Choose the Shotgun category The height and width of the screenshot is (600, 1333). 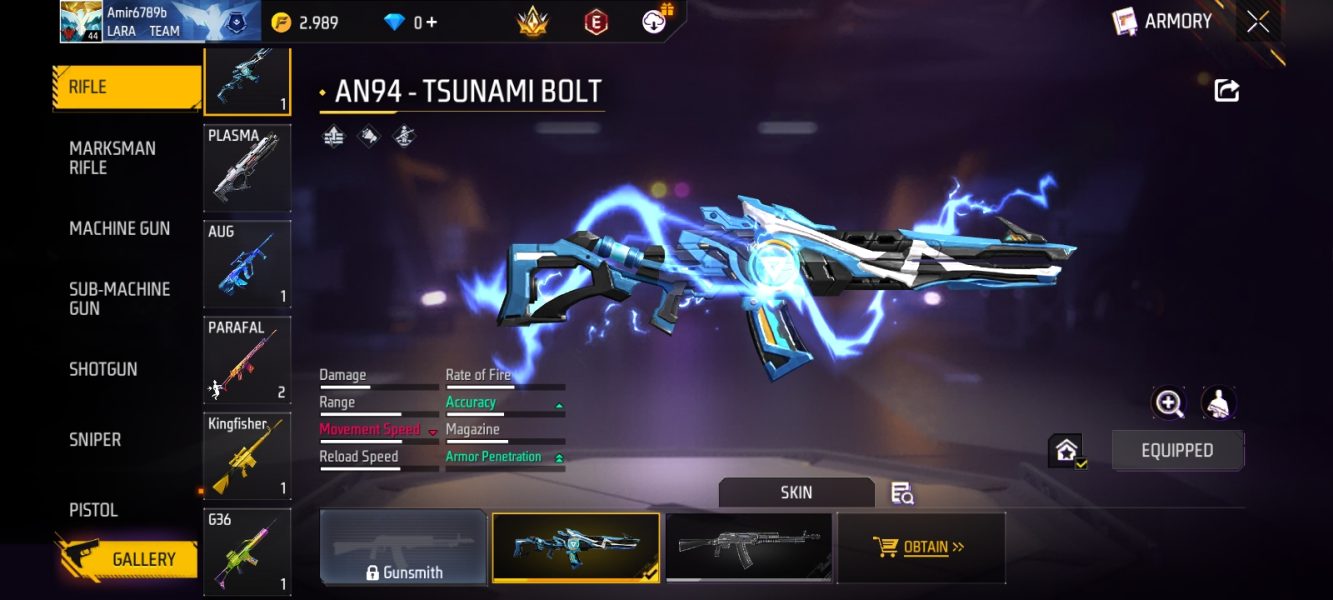[x=103, y=369]
